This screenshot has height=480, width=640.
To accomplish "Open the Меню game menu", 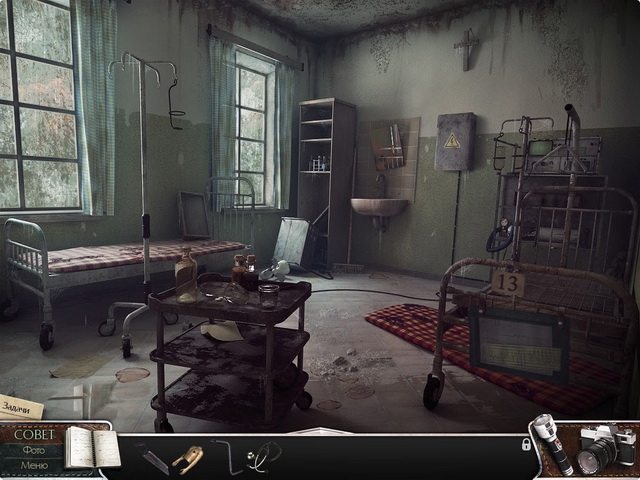I will pyautogui.click(x=33, y=466).
